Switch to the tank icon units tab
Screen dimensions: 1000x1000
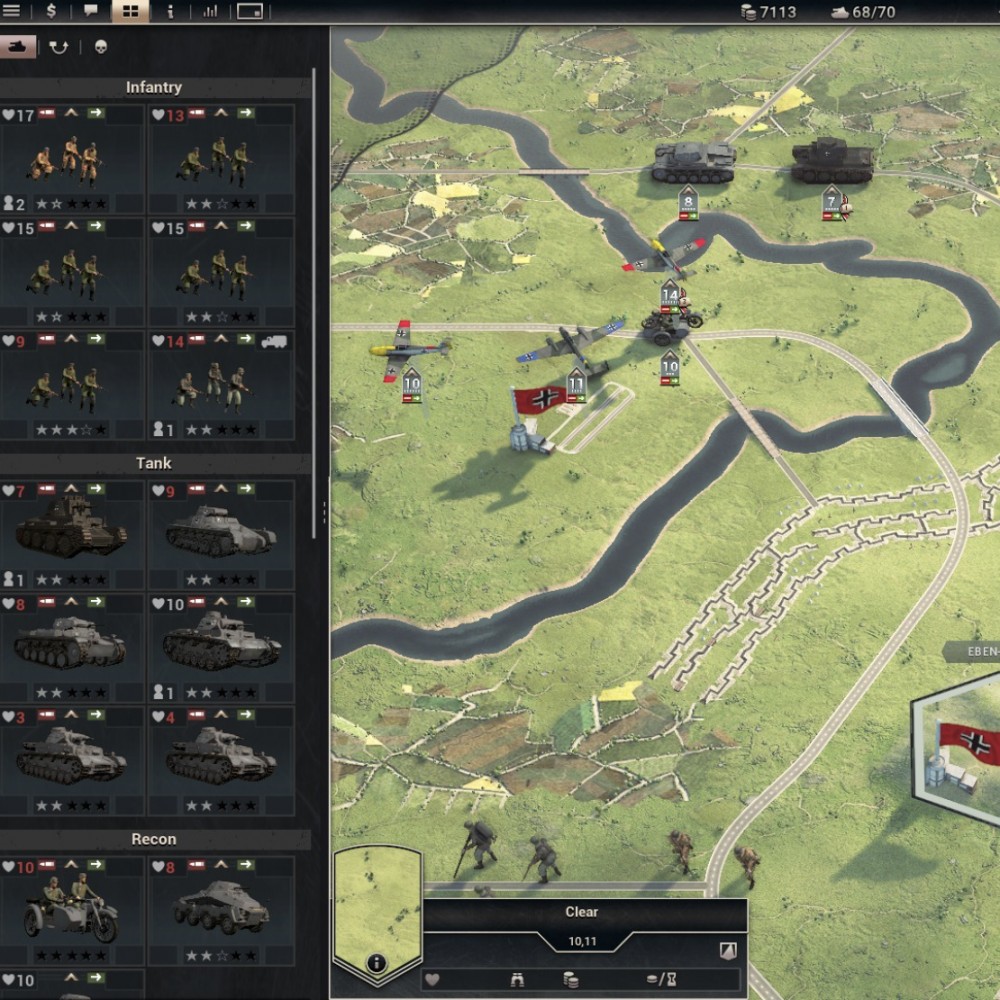tap(17, 46)
